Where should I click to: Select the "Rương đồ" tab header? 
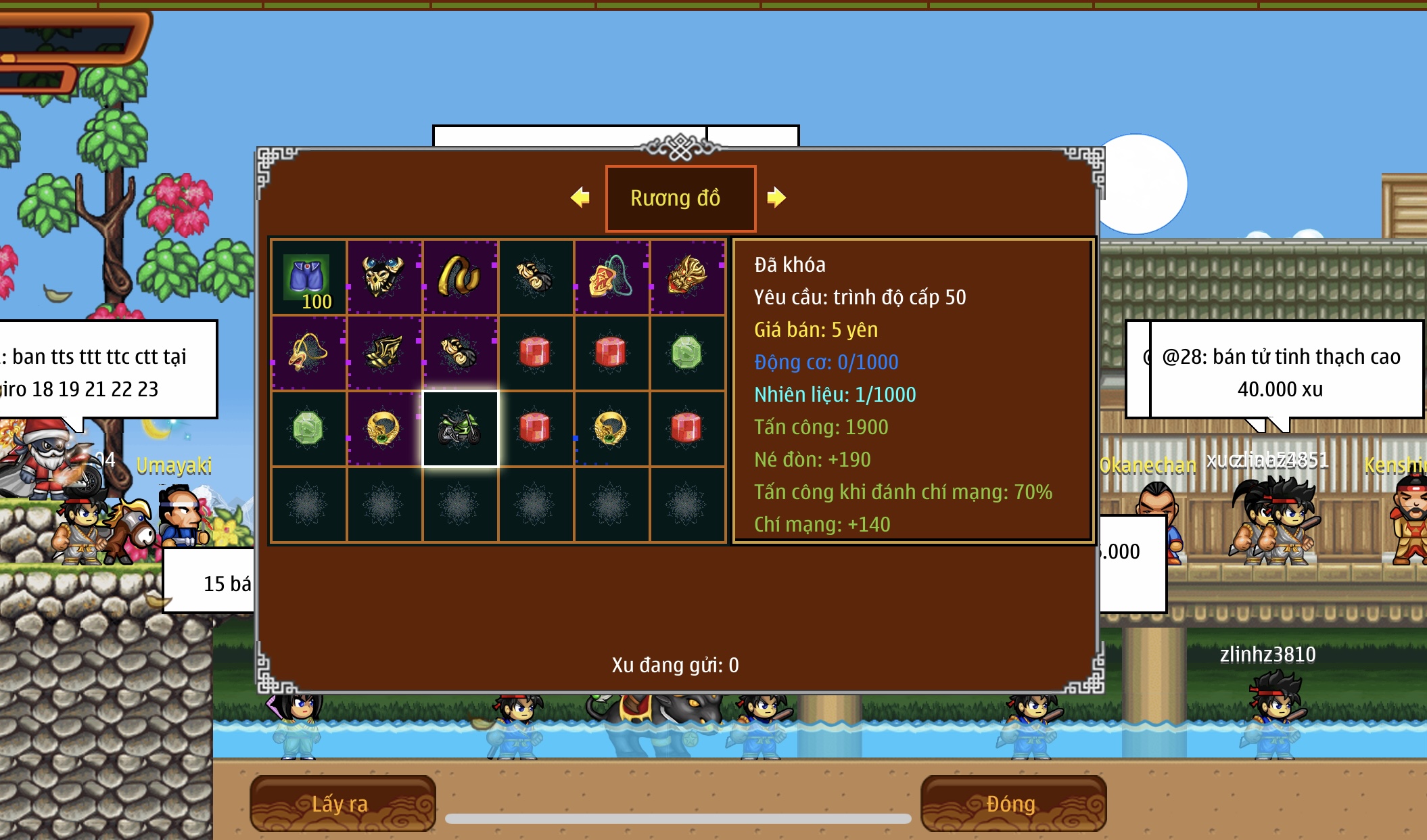click(680, 198)
